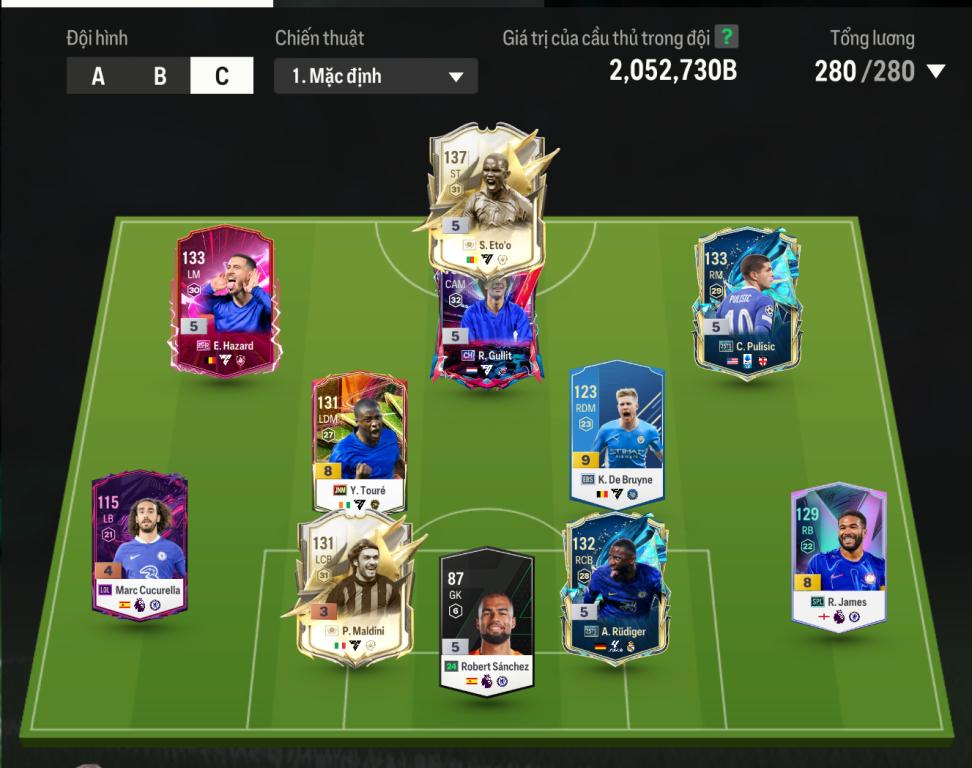This screenshot has width=972, height=768.
Task: Expand the Tổng lương salary arrow
Action: [x=936, y=71]
